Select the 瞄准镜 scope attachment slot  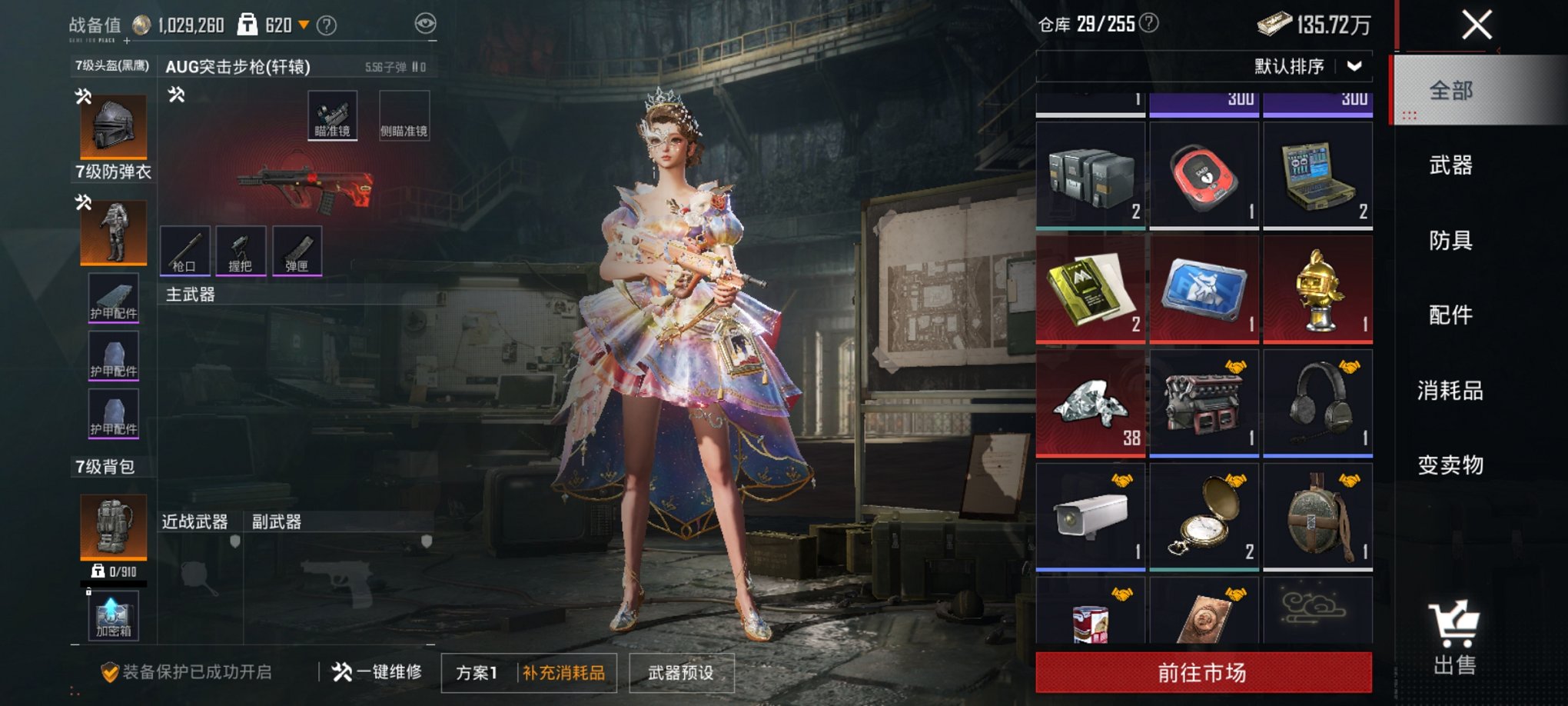tap(332, 114)
